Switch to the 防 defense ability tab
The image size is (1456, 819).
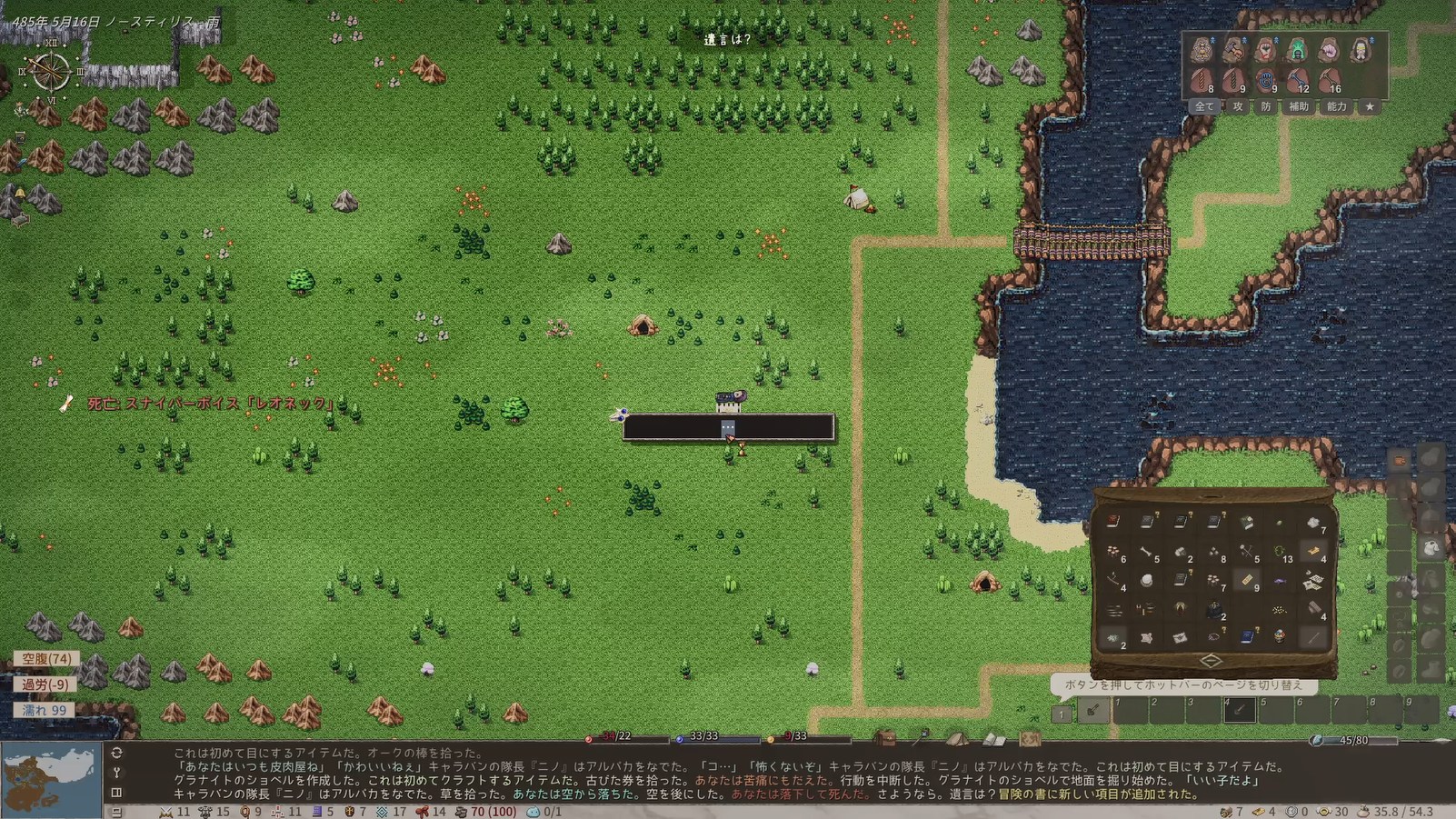1265,106
